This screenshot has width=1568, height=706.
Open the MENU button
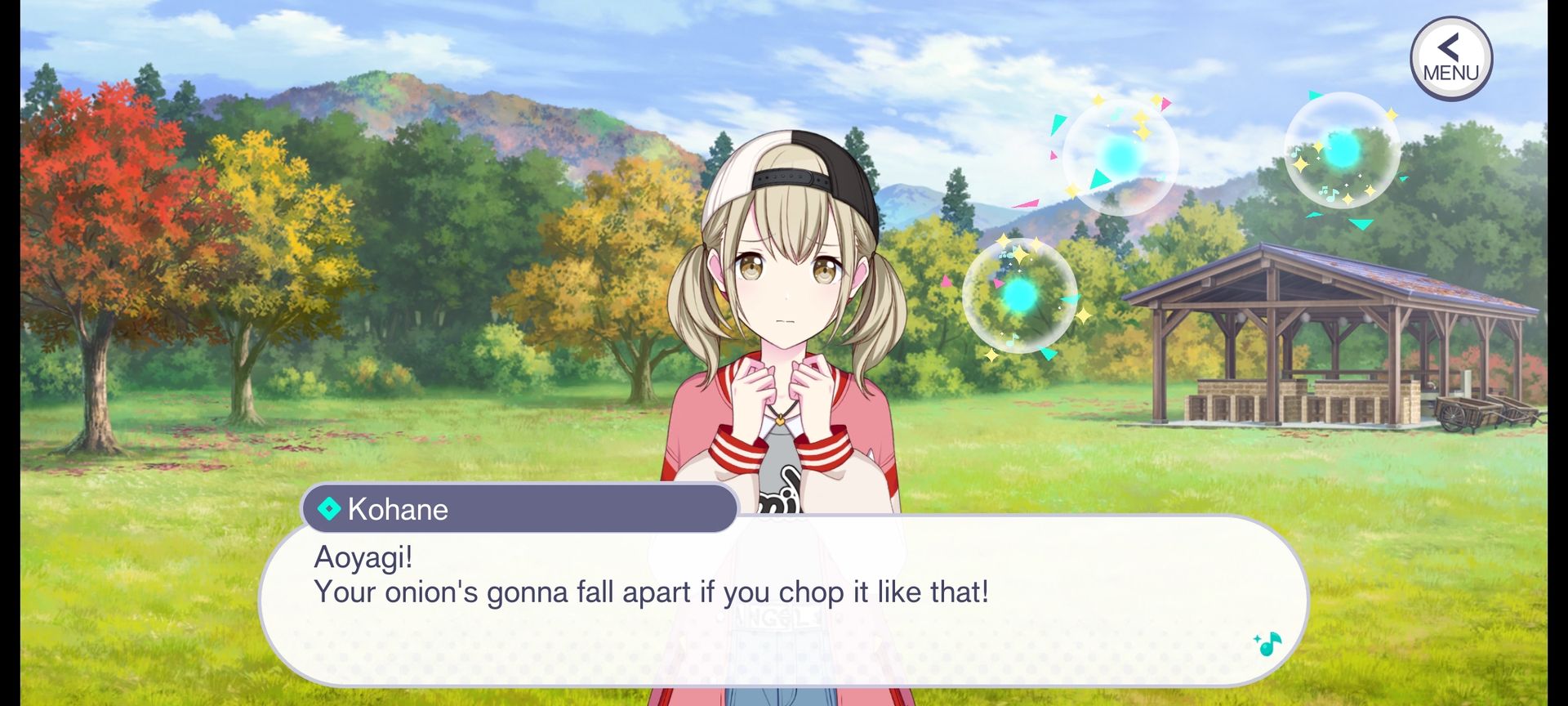pyautogui.click(x=1450, y=59)
